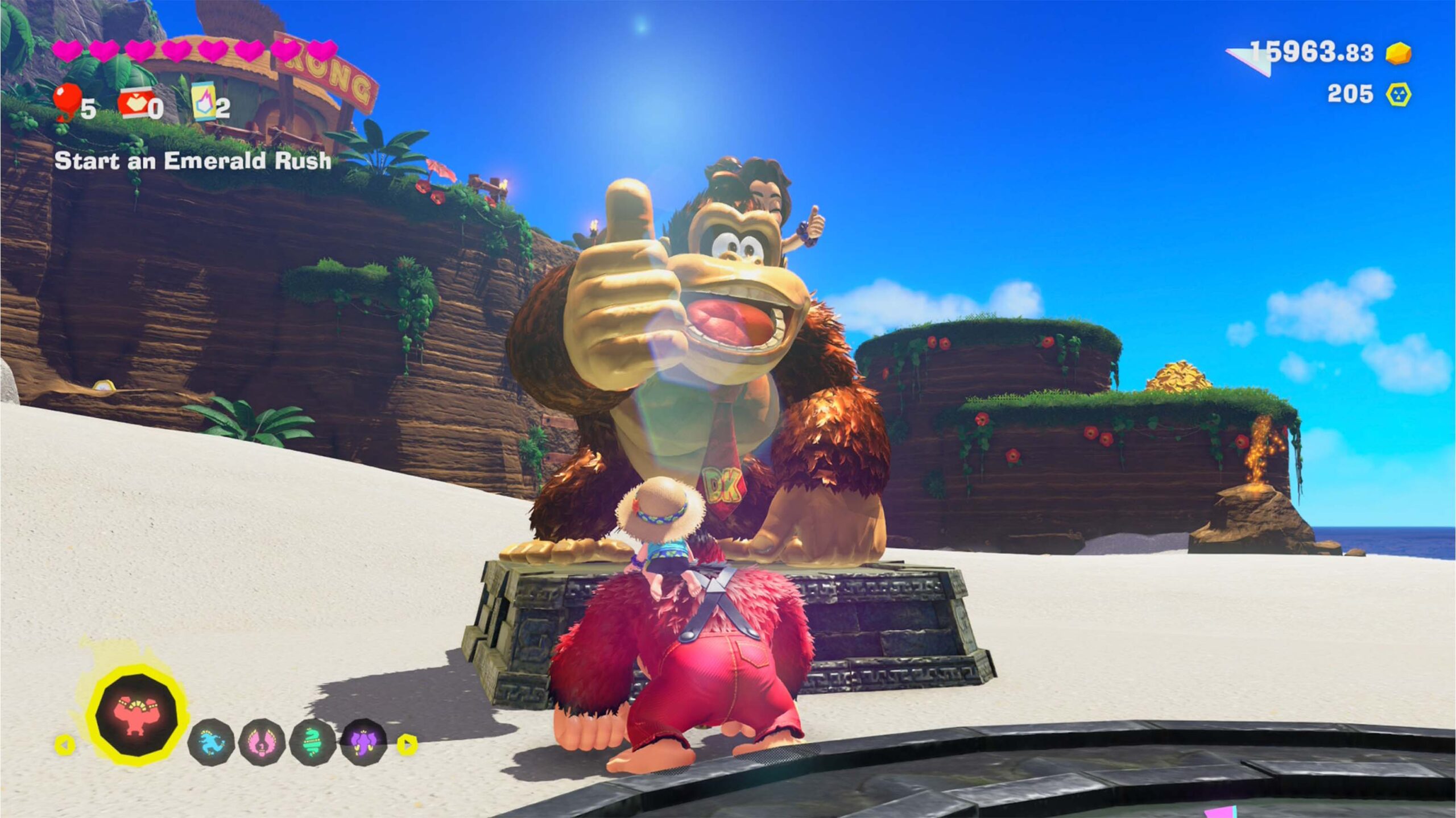
Task: Use the yellow flame juice can item
Action: [204, 102]
